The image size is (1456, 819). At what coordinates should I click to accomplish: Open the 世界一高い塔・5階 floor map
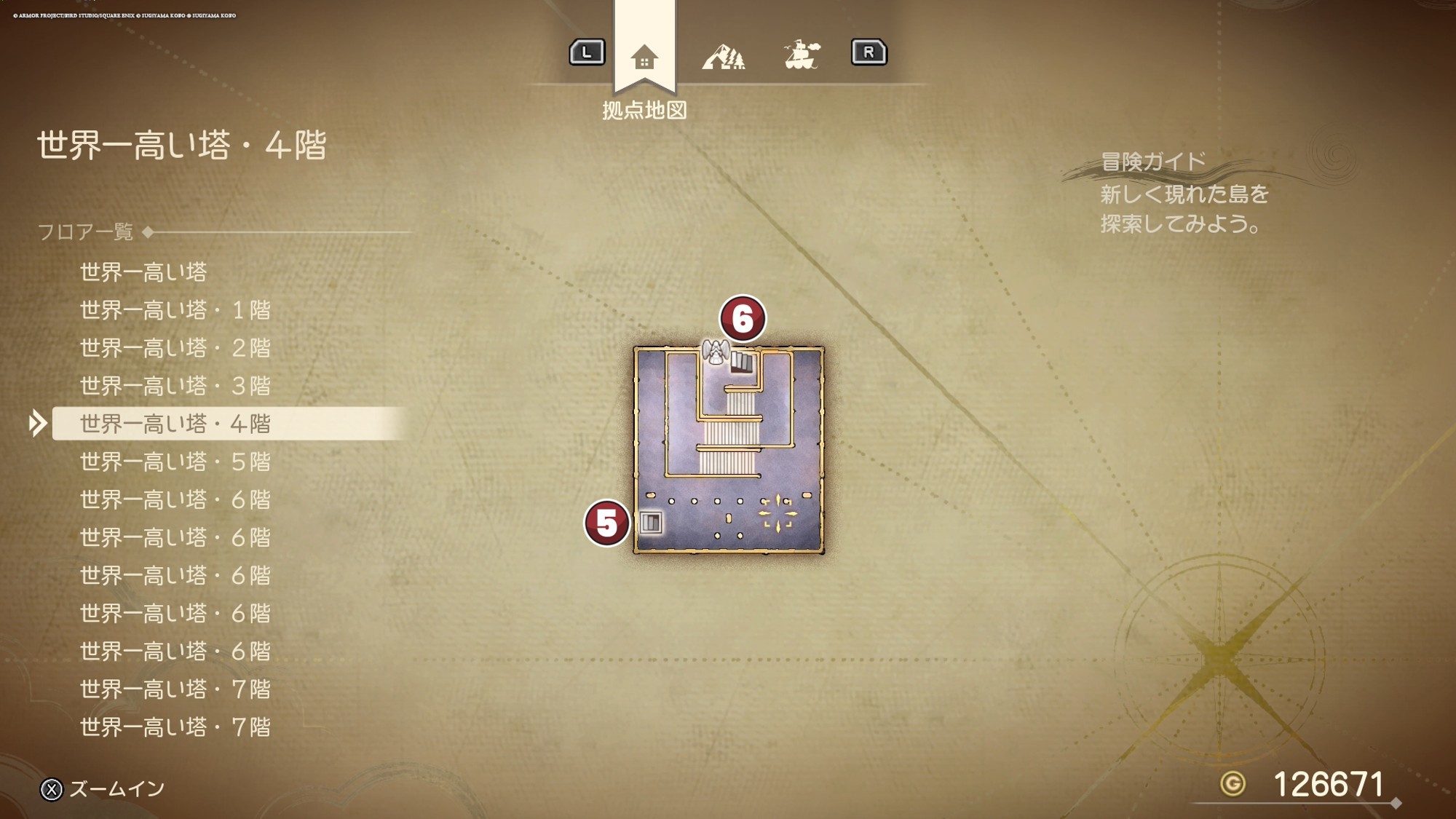click(175, 462)
